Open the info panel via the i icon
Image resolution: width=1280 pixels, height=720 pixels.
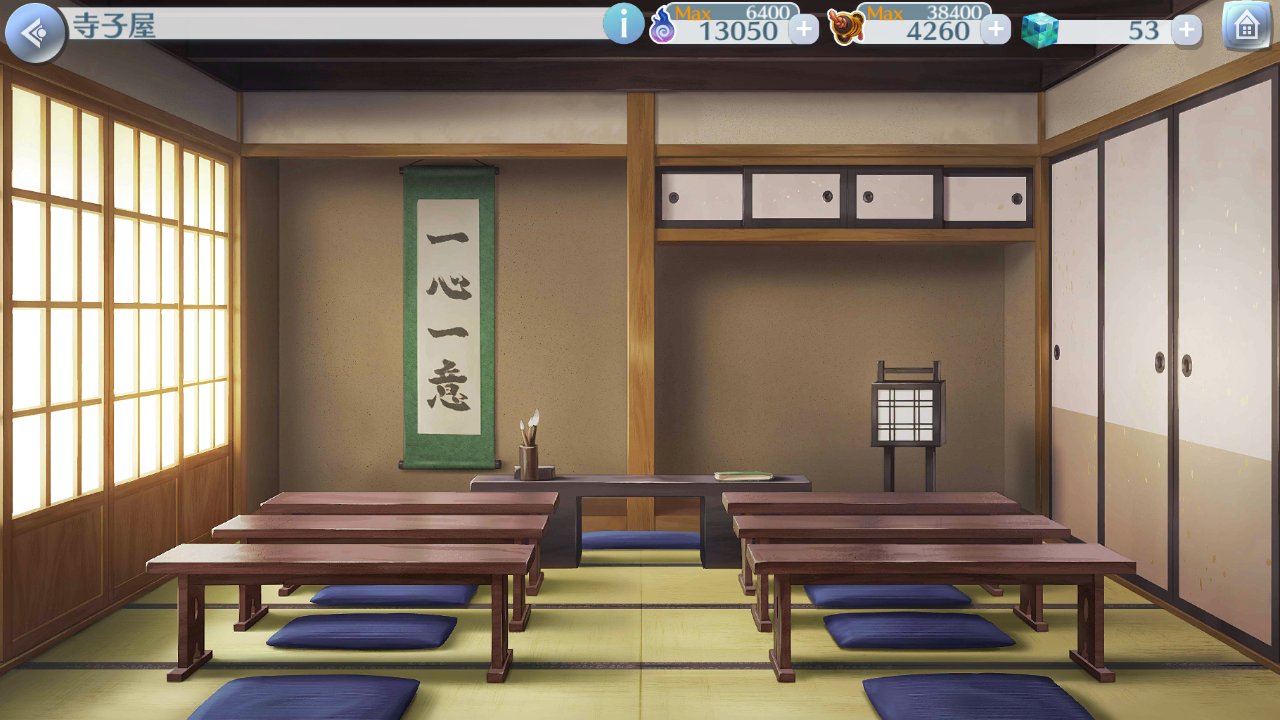pyautogui.click(x=625, y=24)
